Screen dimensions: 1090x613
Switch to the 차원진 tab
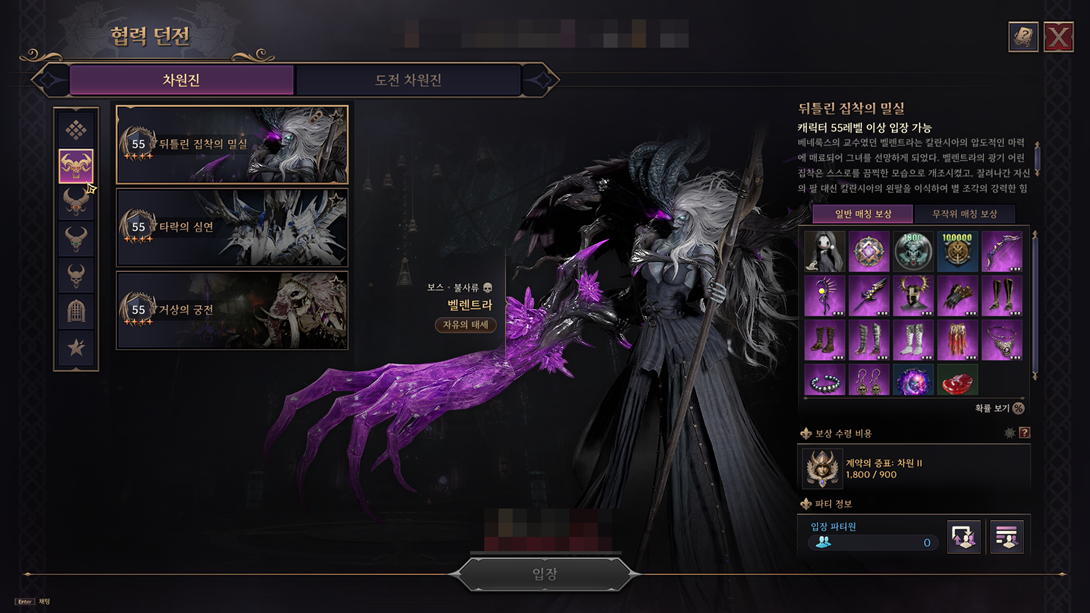tap(181, 80)
